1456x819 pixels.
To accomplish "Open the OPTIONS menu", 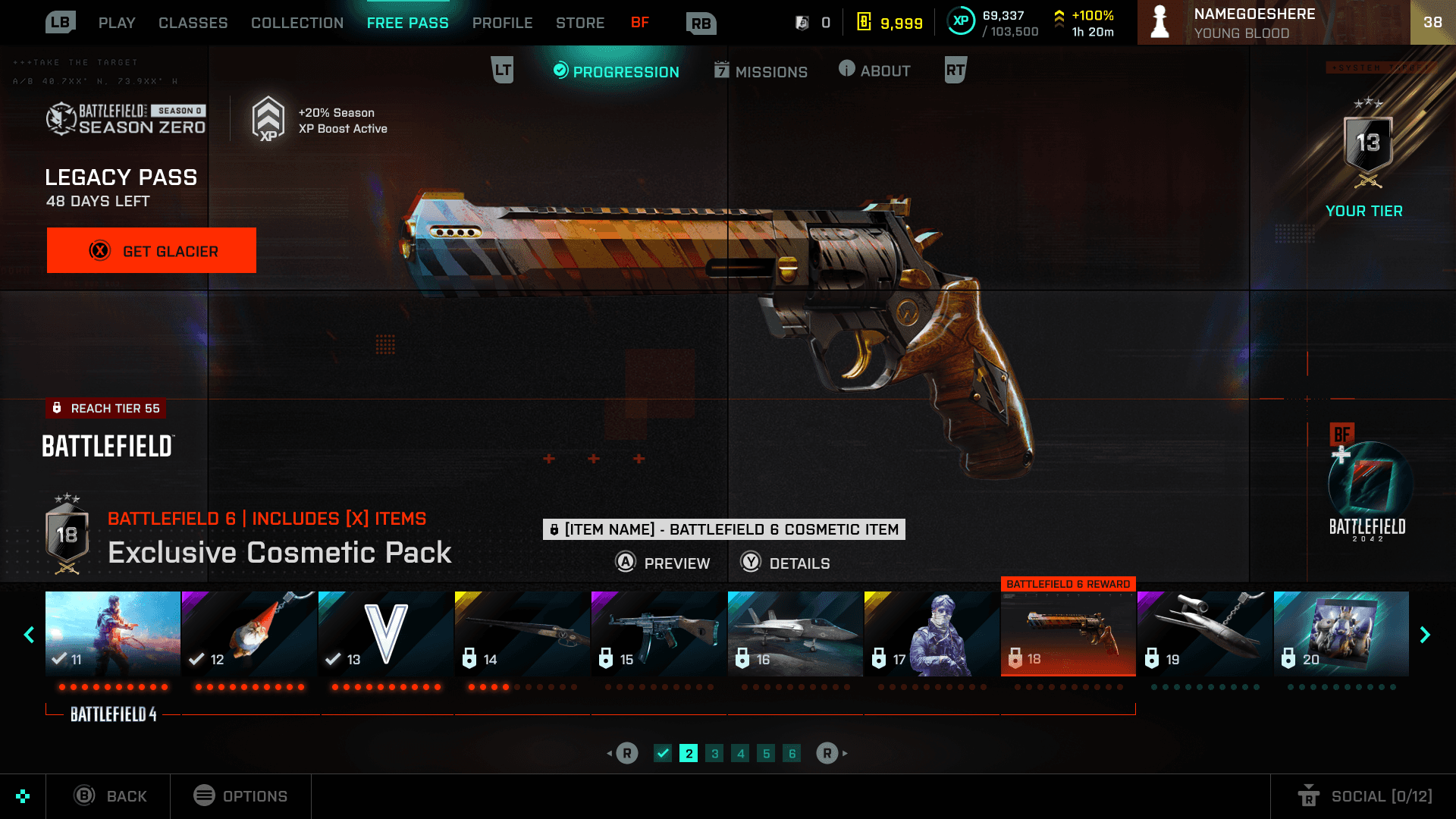I will (240, 795).
